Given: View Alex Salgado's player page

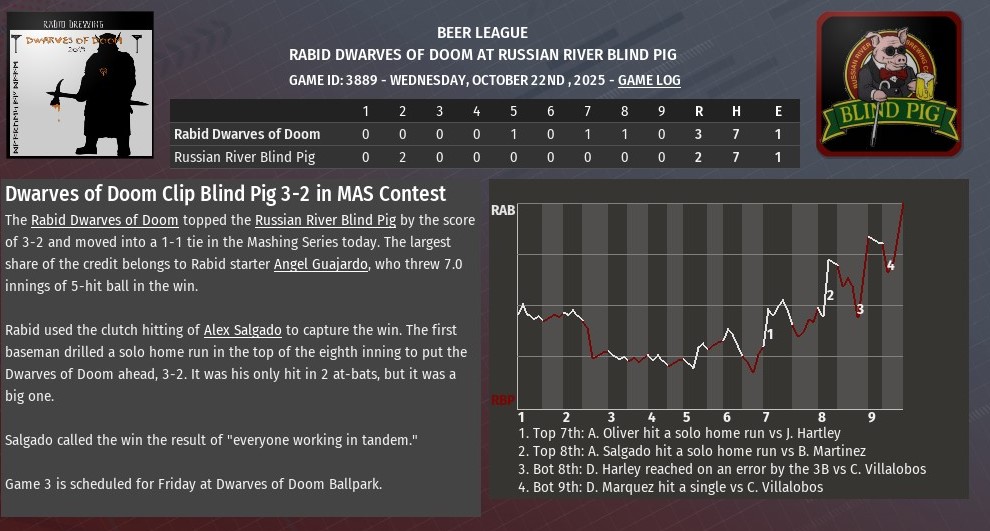Looking at the screenshot, I should pos(244,329).
